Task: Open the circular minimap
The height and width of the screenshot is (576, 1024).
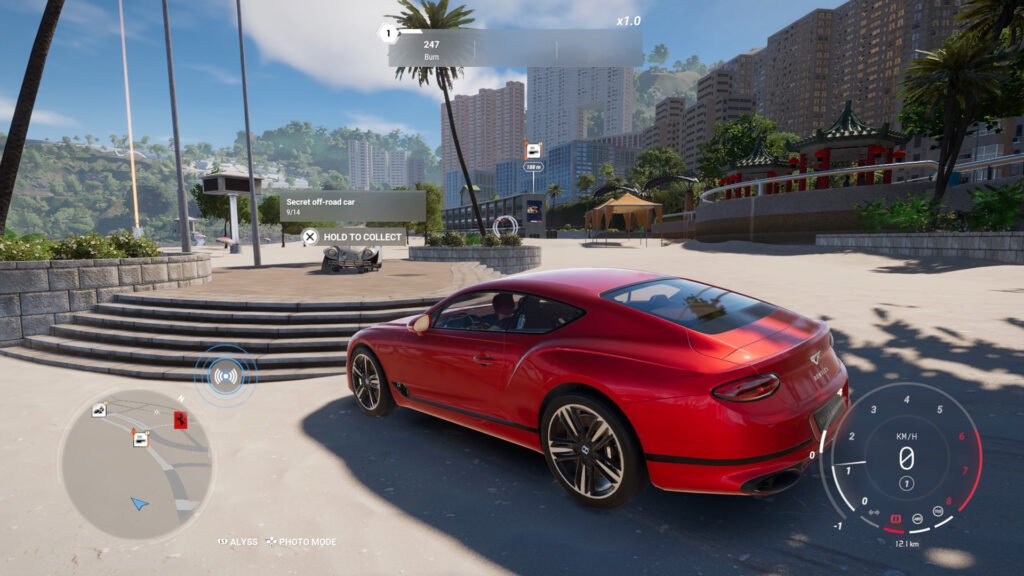Action: click(136, 464)
